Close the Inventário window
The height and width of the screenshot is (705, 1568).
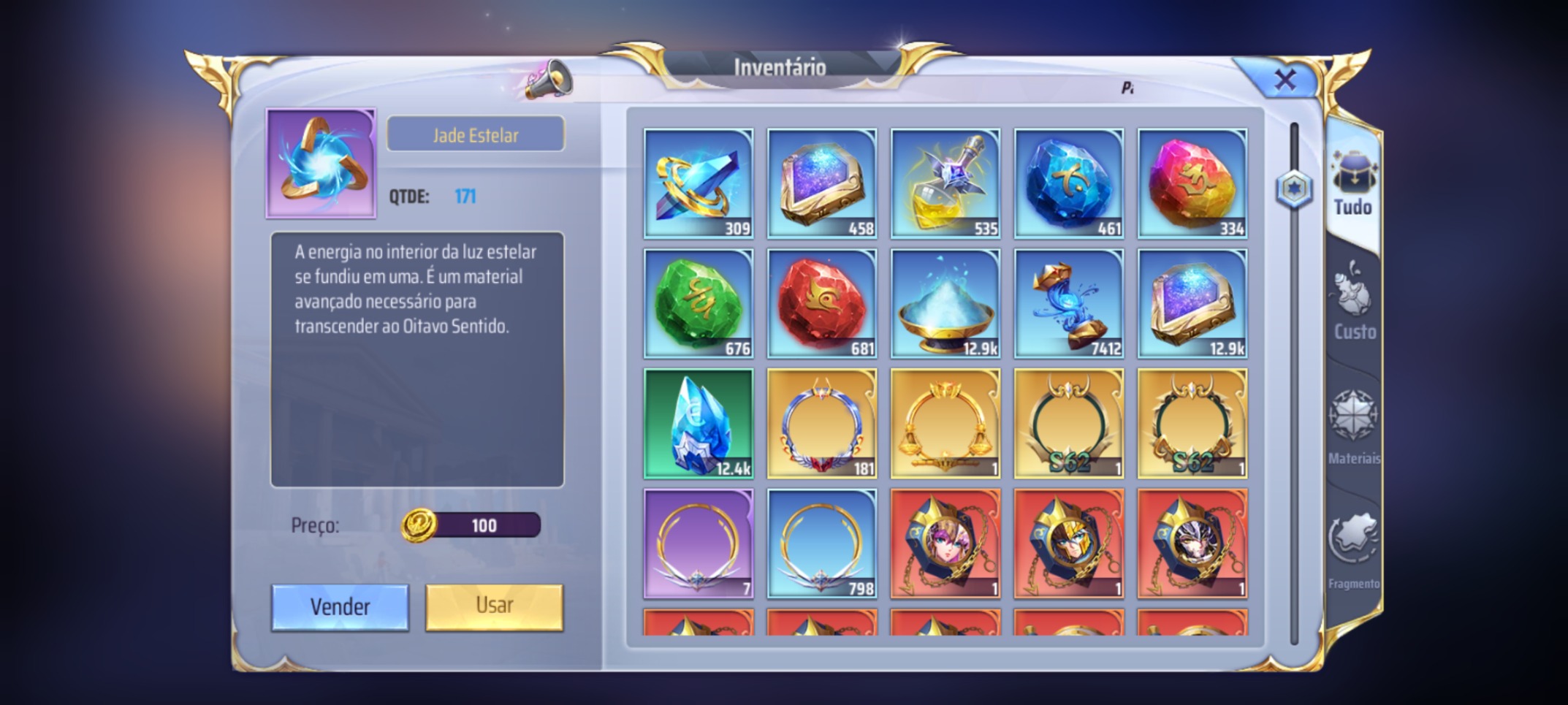[1285, 79]
